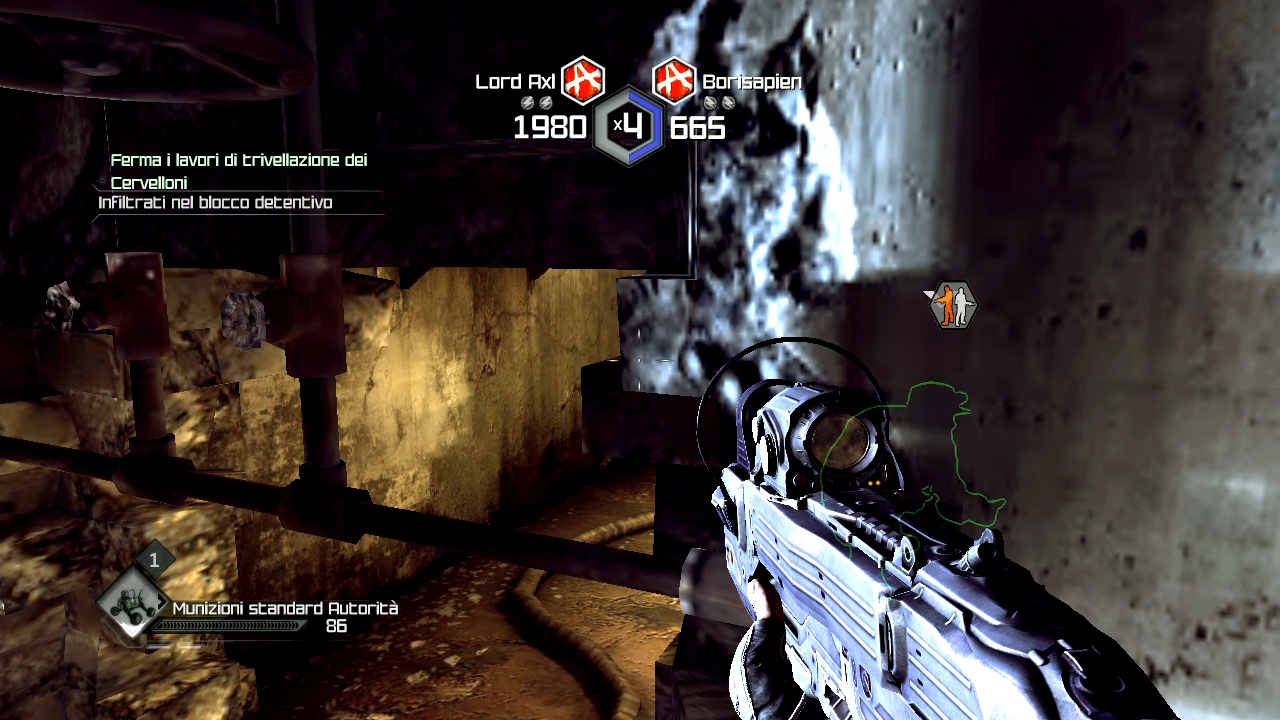Click Borisapien's red hexagon emblem
This screenshot has height=720, width=1280.
[674, 81]
